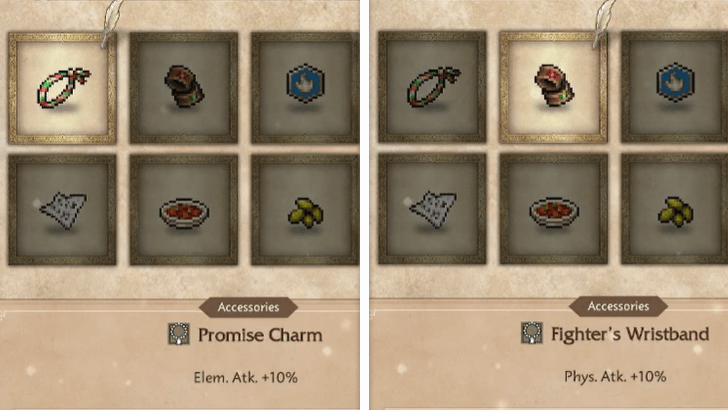Select the highlighted Fighter's Wristband slot
This screenshot has height=410, width=728.
(553, 87)
